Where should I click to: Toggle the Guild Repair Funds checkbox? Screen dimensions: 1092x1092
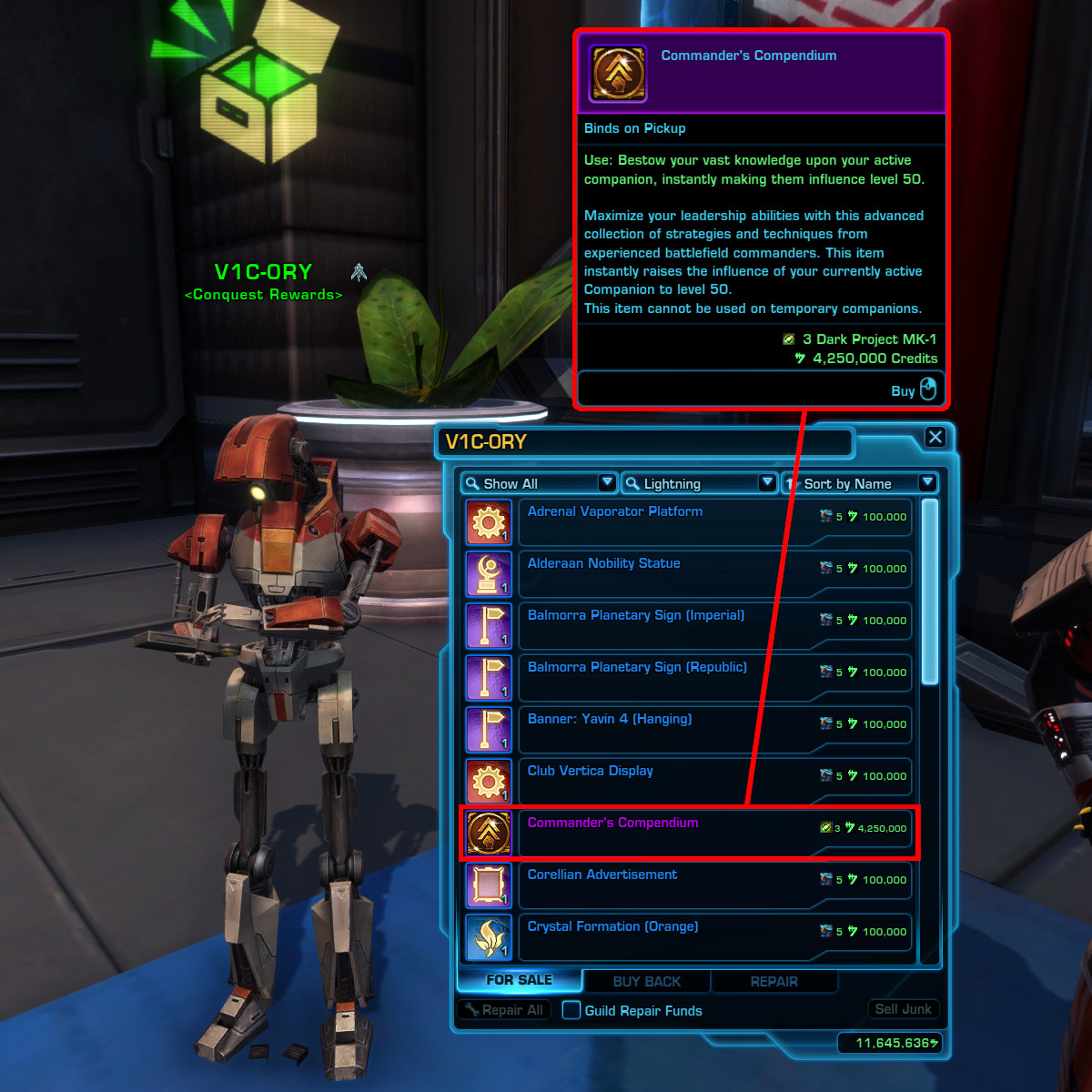pos(571,1010)
